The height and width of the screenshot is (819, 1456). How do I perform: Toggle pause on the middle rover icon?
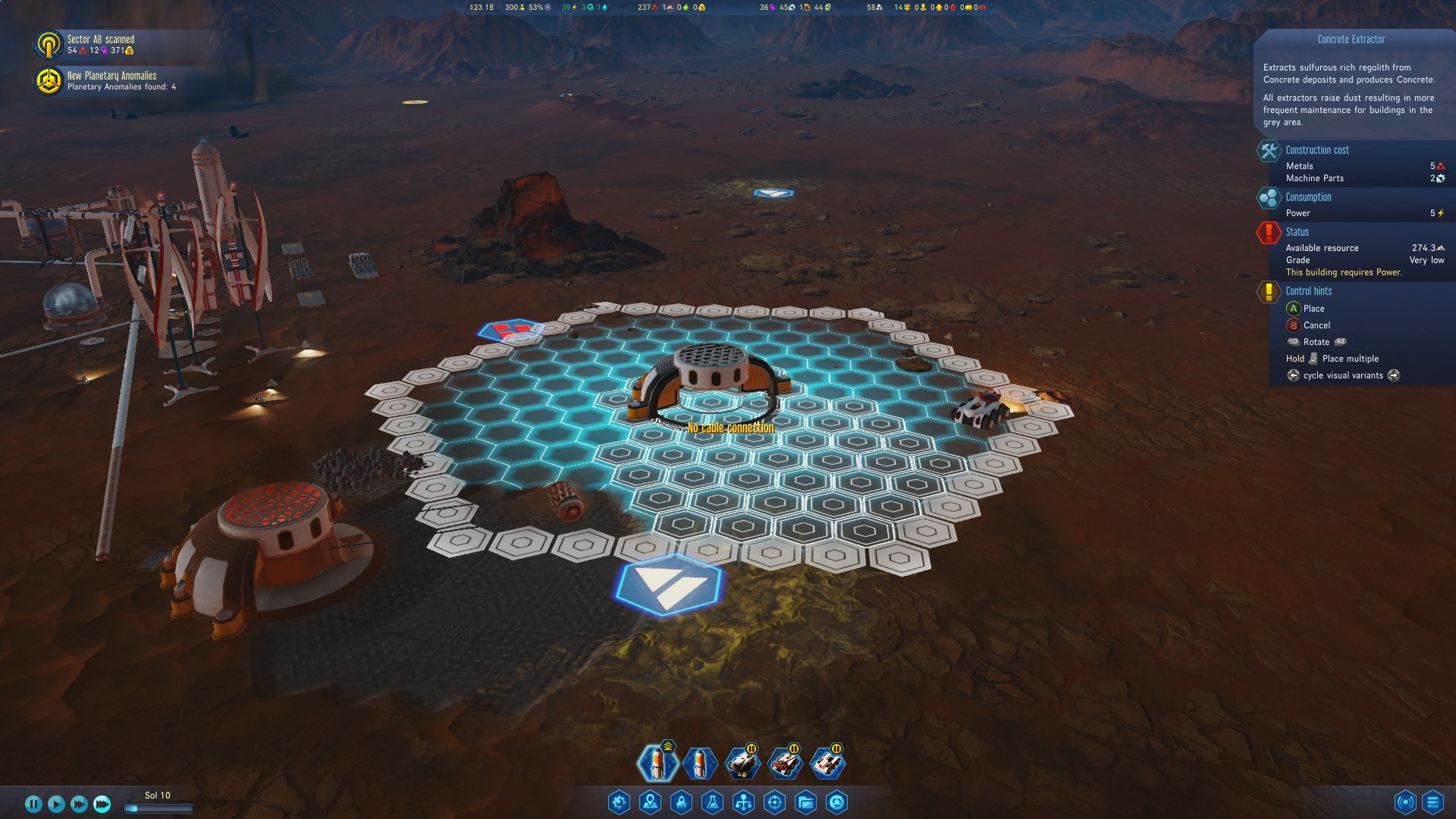click(794, 748)
